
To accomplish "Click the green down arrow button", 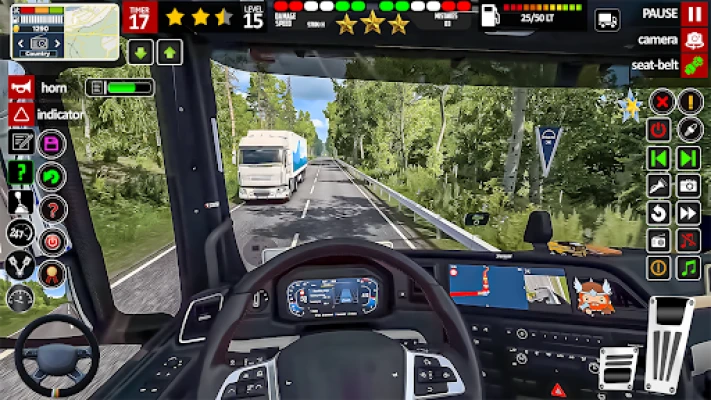I will 140,52.
